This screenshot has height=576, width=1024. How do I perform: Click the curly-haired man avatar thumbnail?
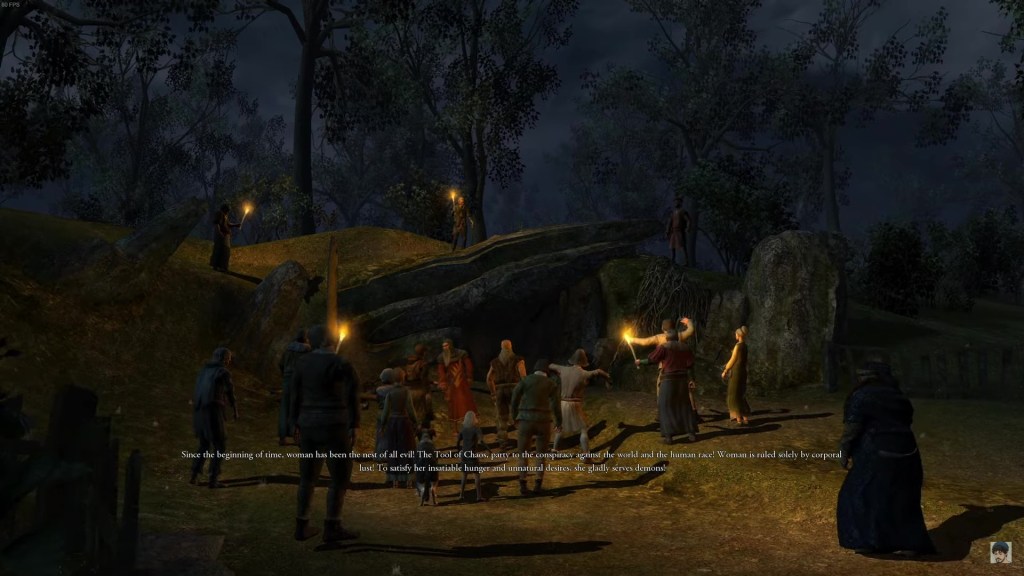tap(1000, 552)
